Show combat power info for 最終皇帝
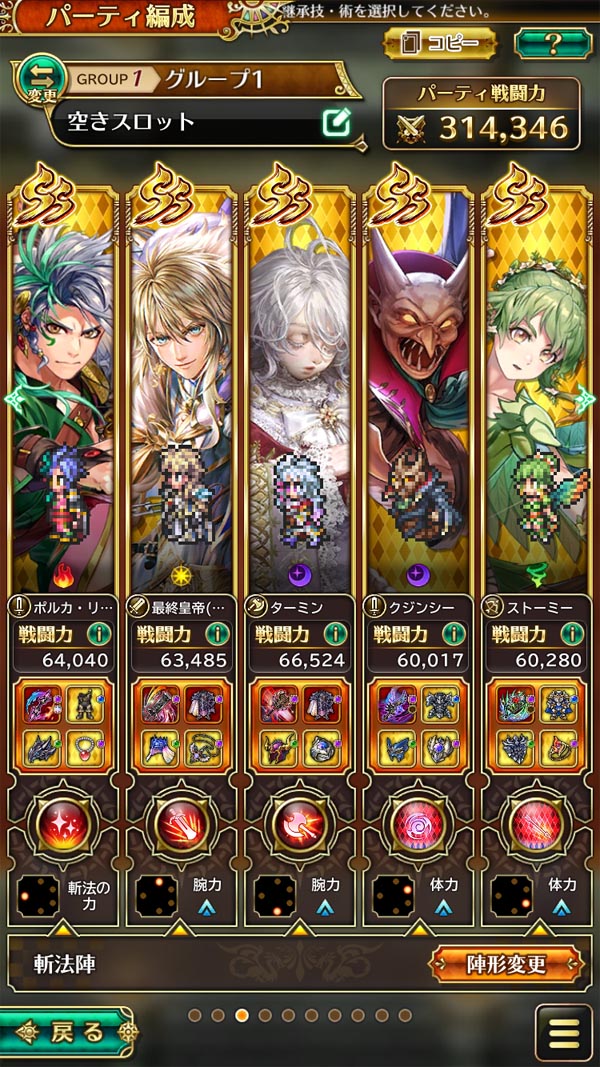 pyautogui.click(x=216, y=633)
